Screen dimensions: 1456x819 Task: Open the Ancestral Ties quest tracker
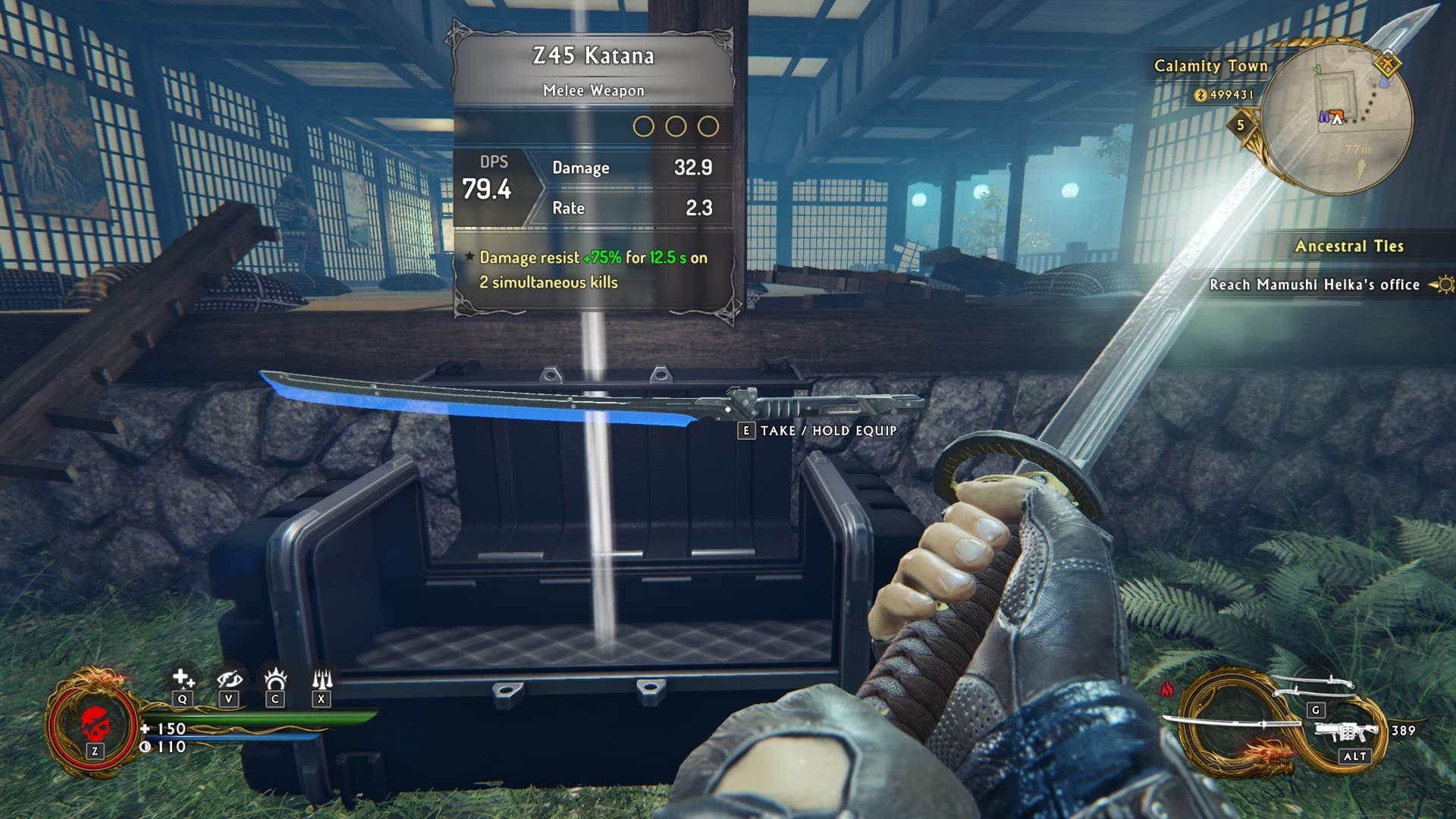(1349, 246)
